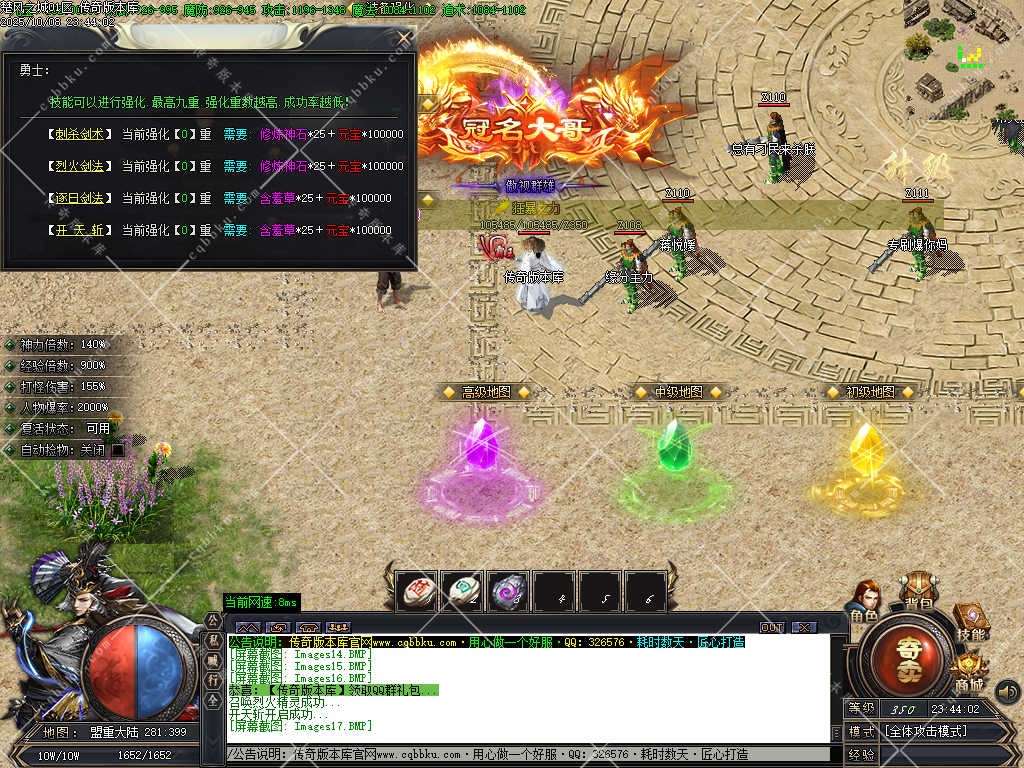
Task: Open the 背包 backpack
Action: coord(915,591)
